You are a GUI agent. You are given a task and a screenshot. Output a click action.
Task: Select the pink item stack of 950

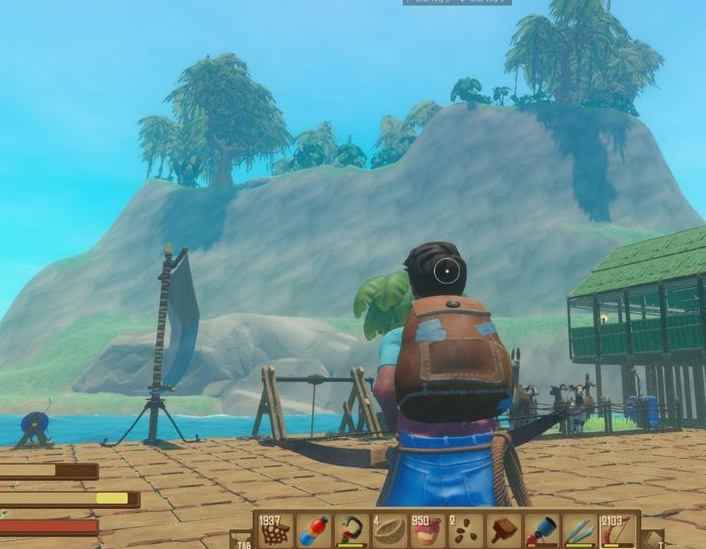click(x=426, y=530)
